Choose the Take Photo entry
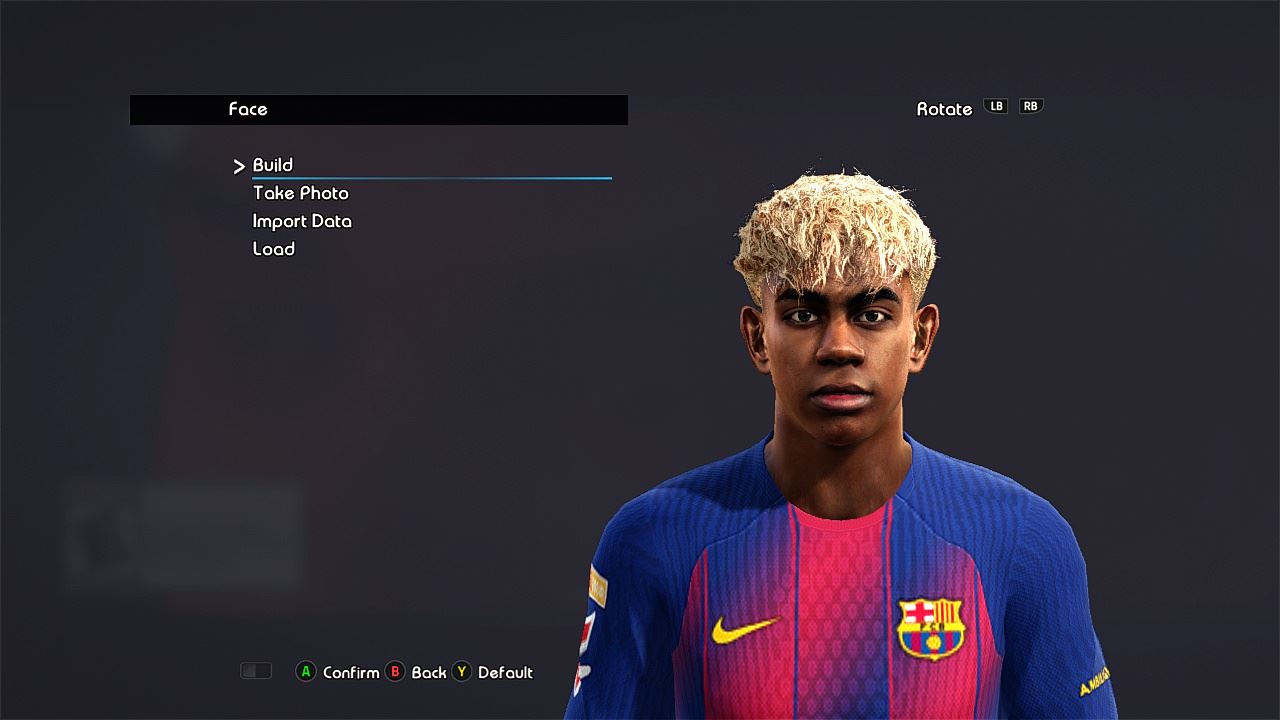1280x720 pixels. [x=300, y=193]
